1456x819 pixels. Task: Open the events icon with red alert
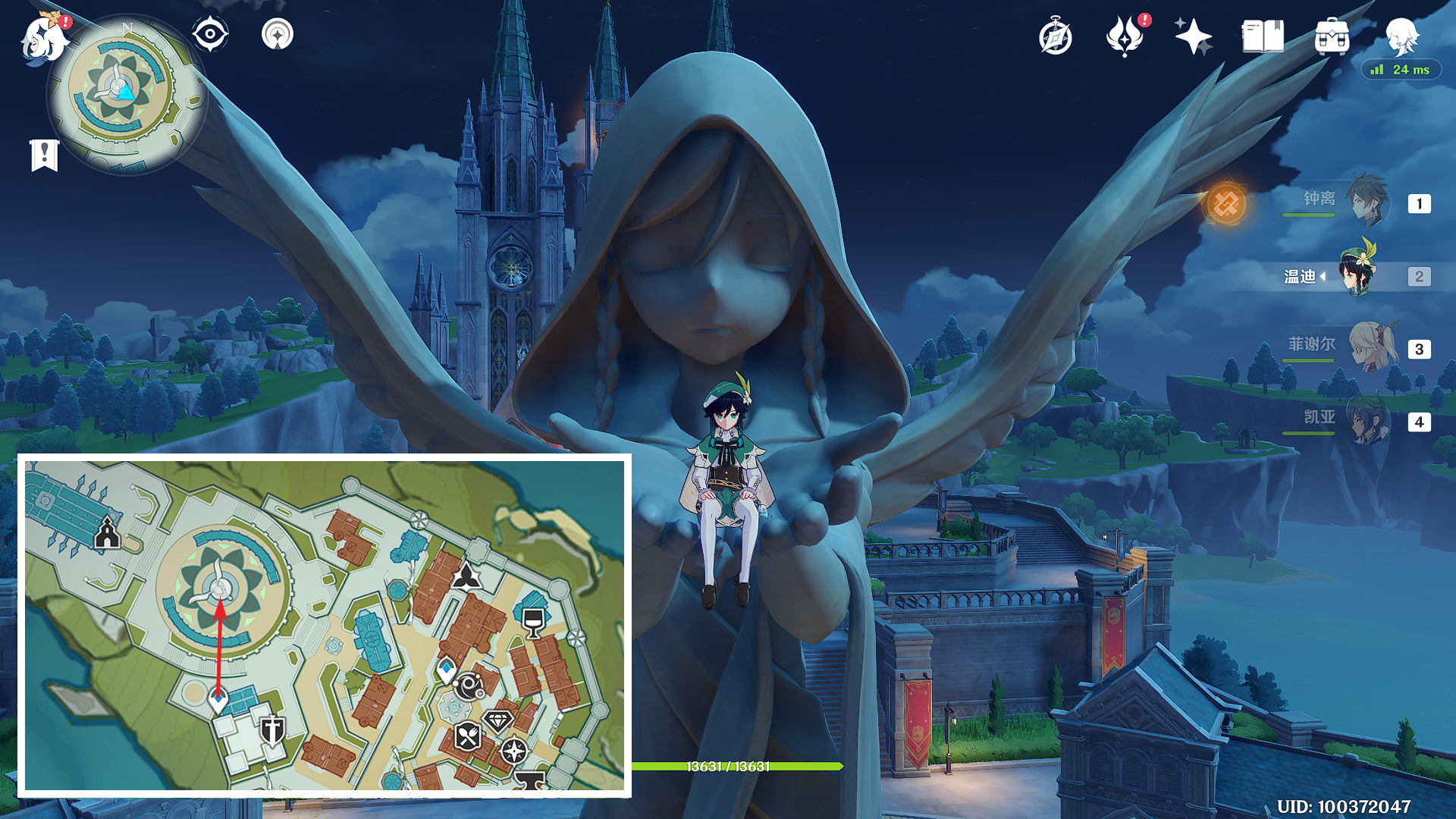[1125, 36]
